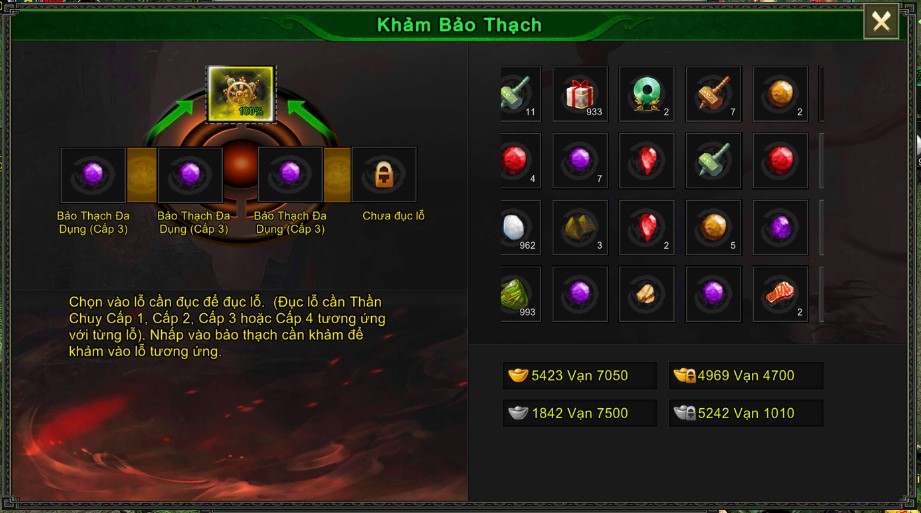Select the raw meat item
The image size is (921, 513).
coord(780,293)
